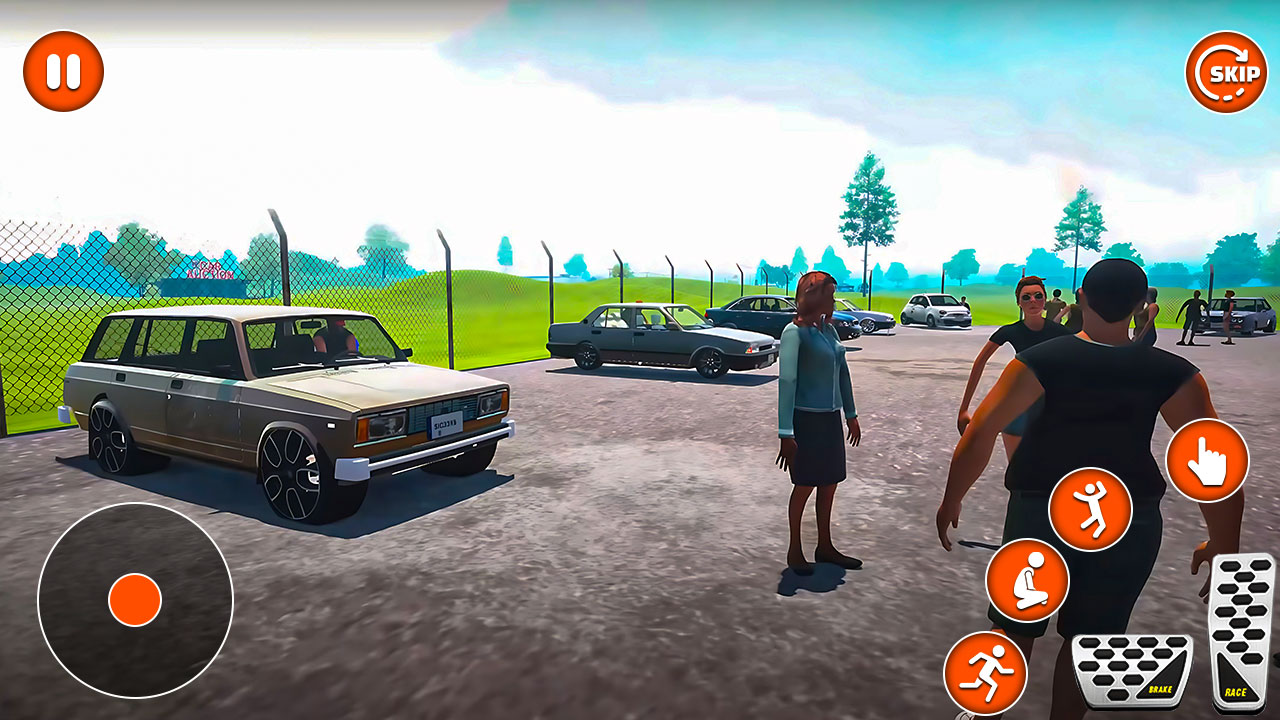Image resolution: width=1280 pixels, height=720 pixels.
Task: Tap the SKIP icon with circular arrow
Action: click(x=1227, y=72)
